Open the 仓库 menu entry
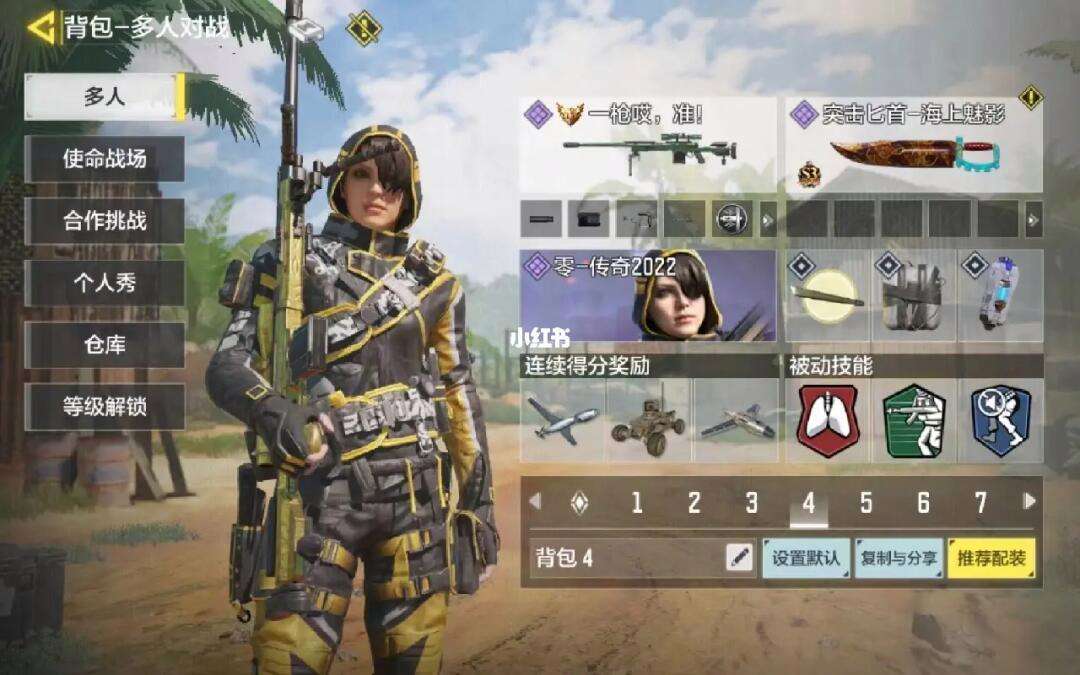 click(104, 345)
